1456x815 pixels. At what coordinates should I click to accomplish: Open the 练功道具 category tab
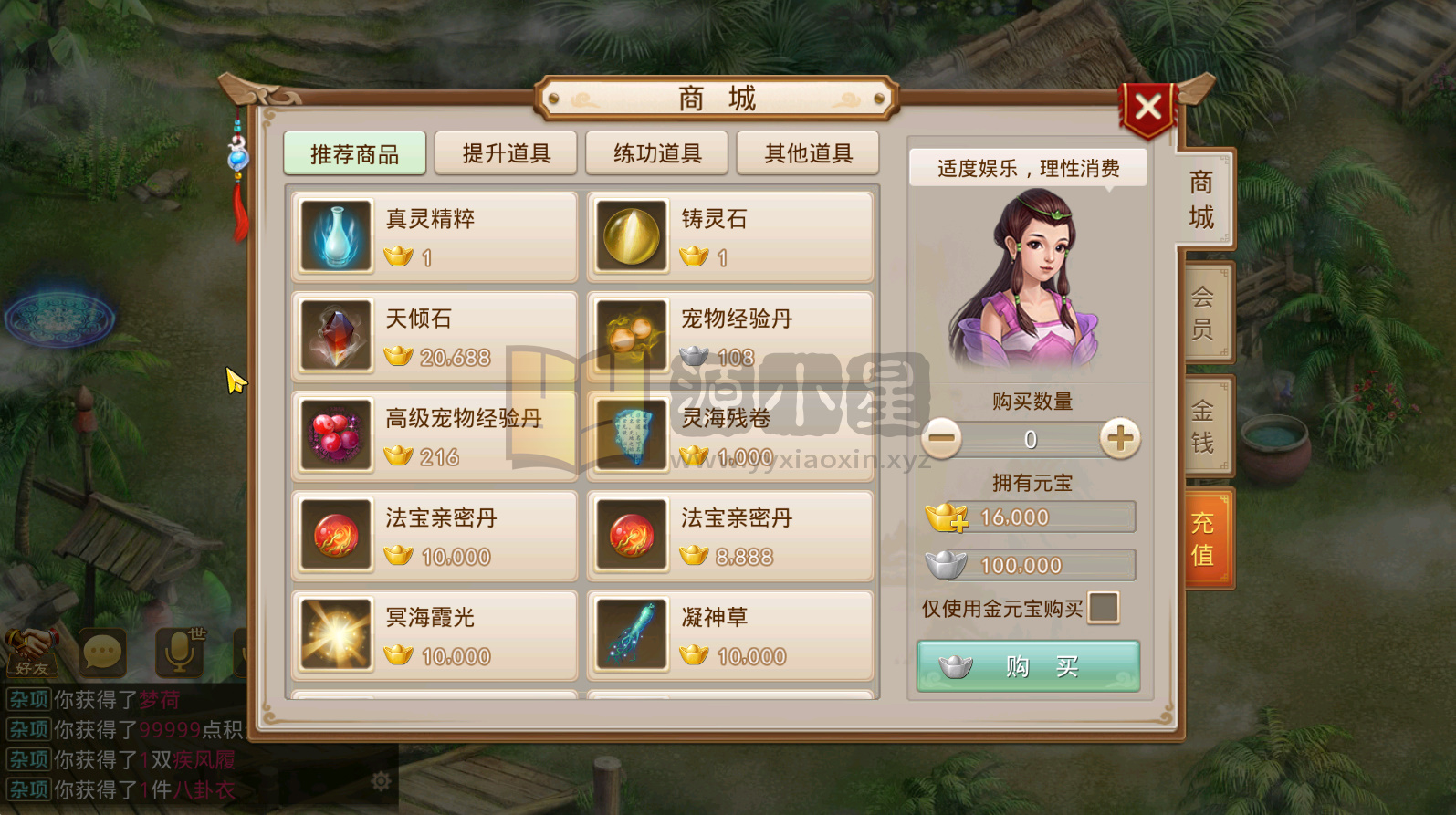point(656,153)
